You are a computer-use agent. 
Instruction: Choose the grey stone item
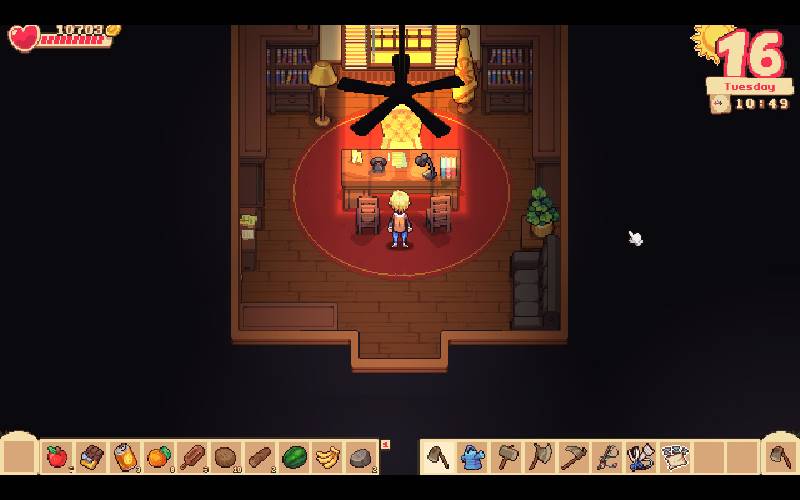360,458
